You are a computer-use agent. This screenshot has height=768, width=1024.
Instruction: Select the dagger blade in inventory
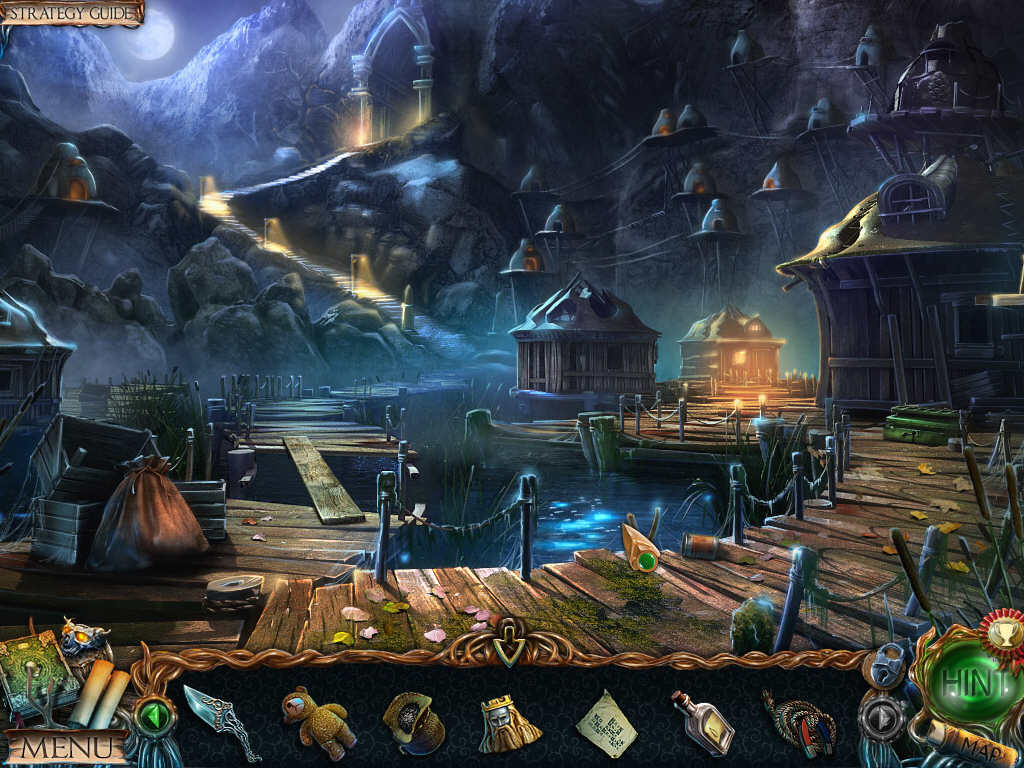pos(219,717)
